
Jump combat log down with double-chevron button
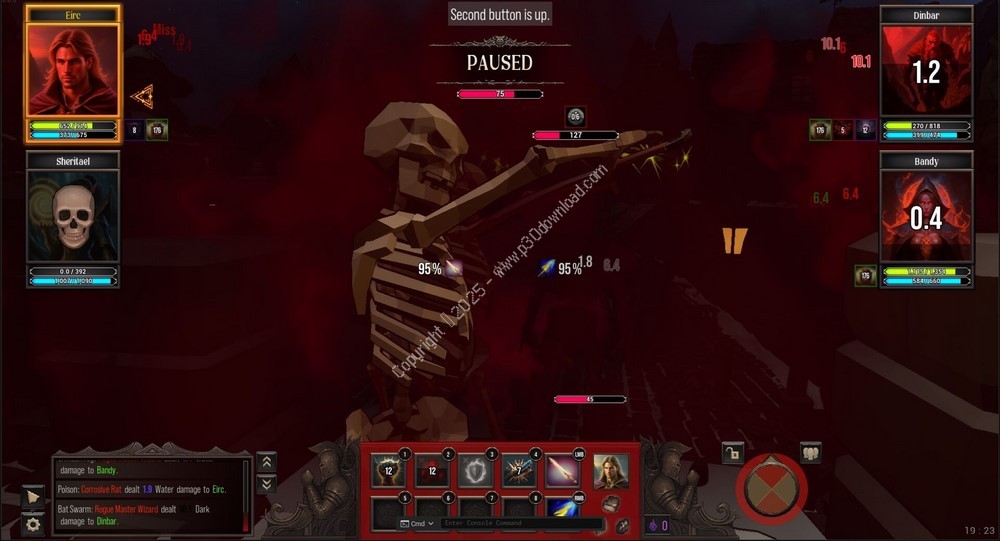[x=266, y=484]
